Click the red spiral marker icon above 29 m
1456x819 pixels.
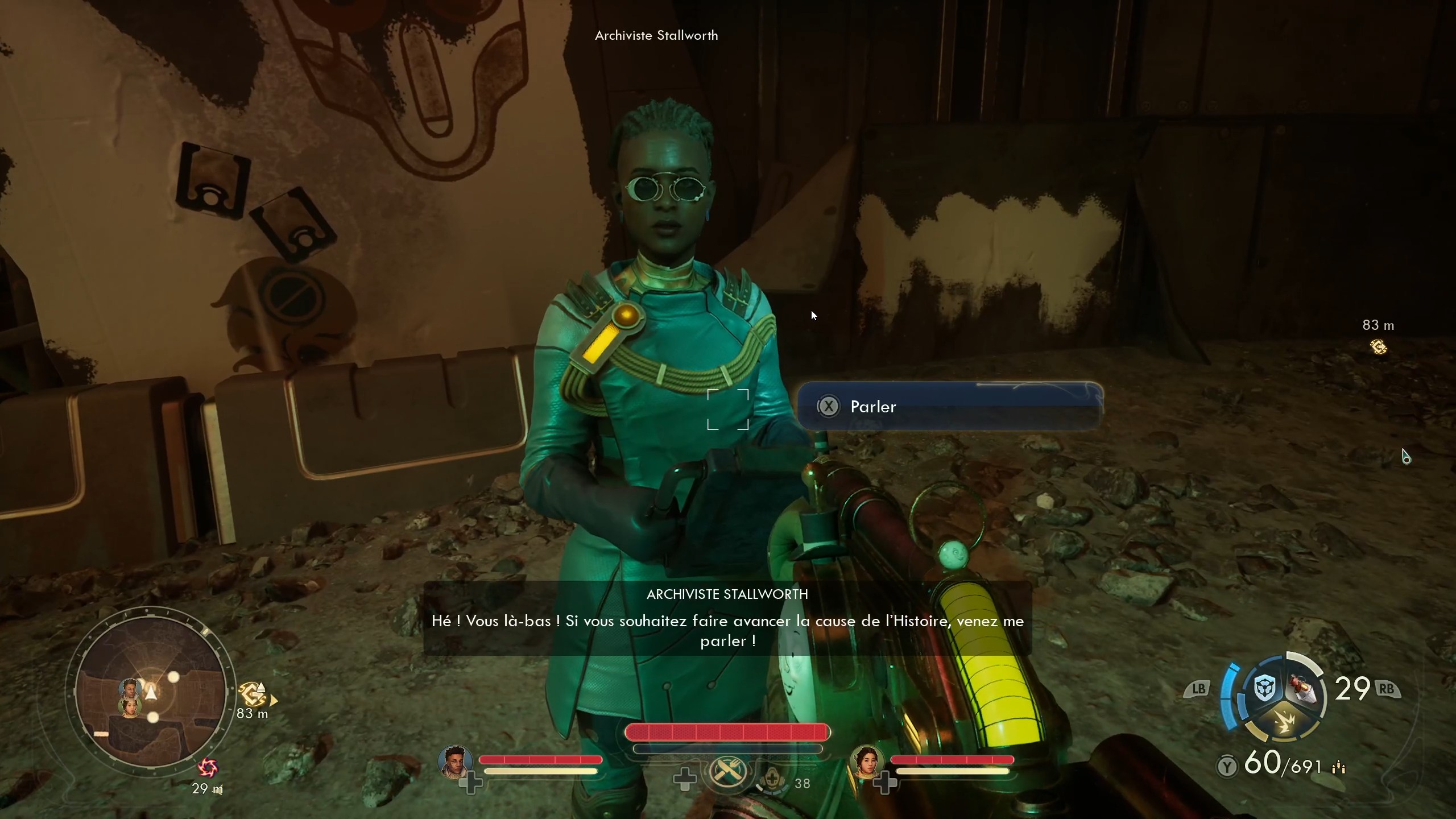pos(209,768)
